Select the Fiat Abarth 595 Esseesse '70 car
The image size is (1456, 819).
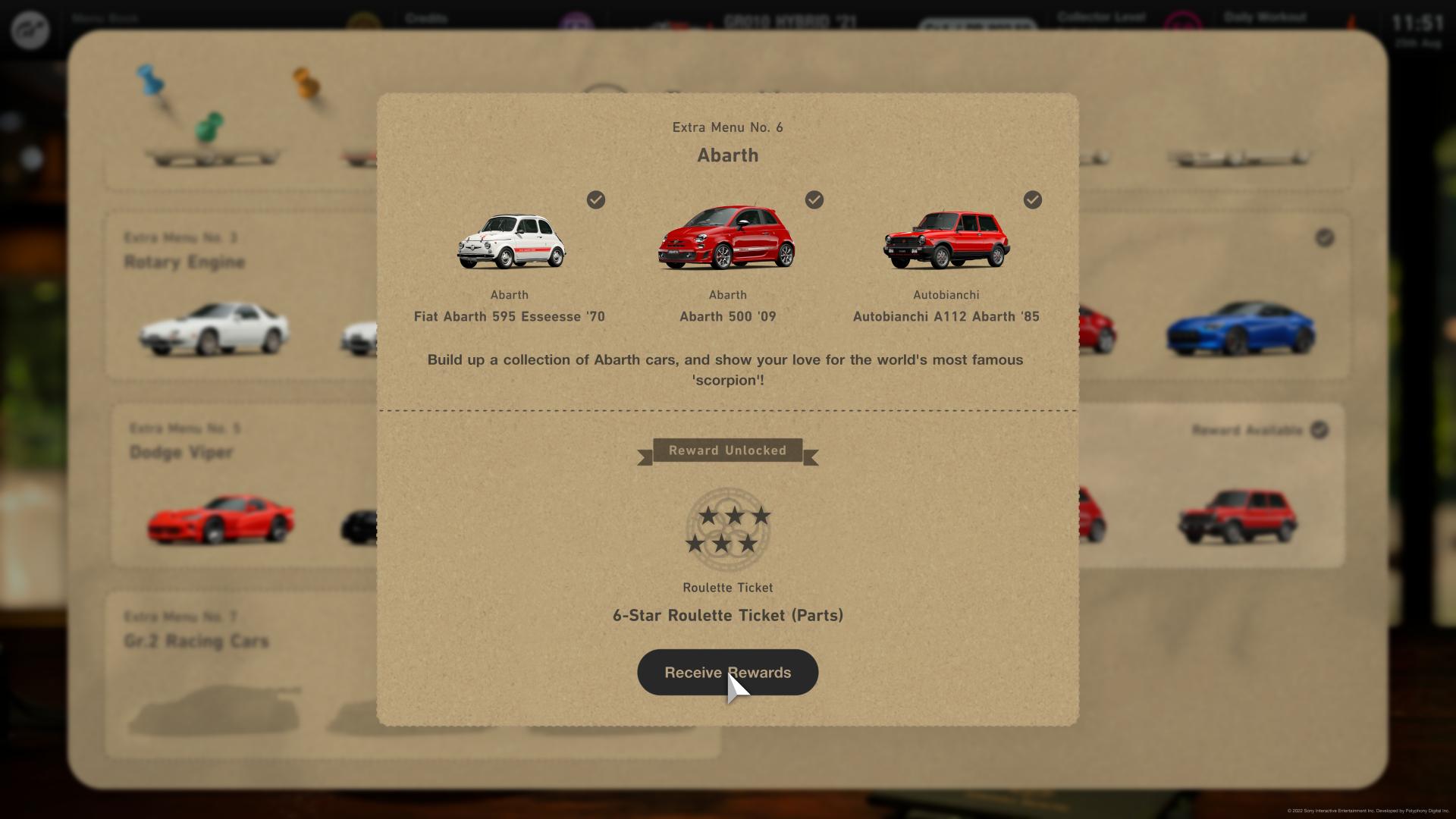(x=510, y=241)
